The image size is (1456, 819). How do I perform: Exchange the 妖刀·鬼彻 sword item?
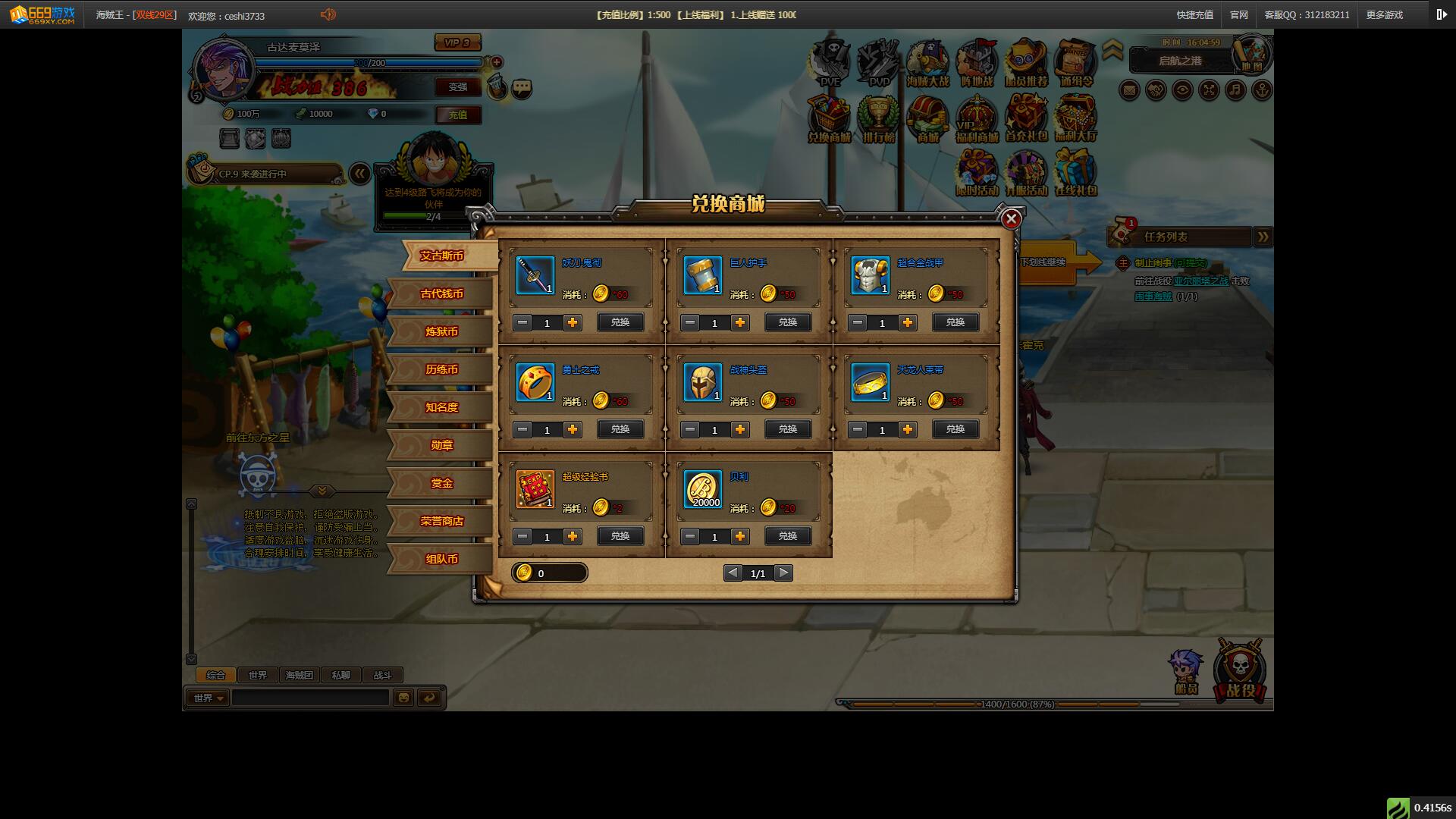(620, 322)
